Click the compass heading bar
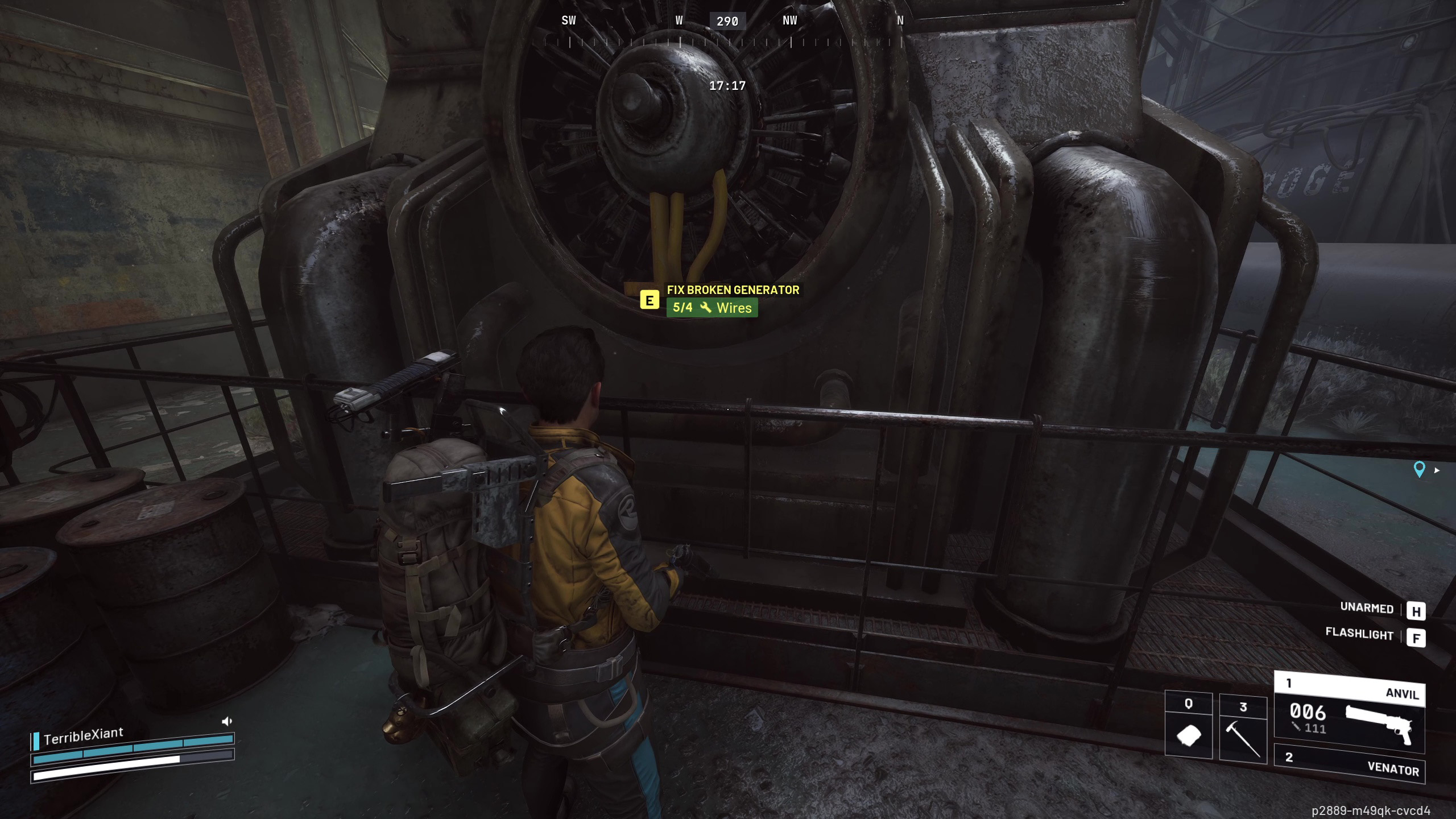 pos(727,31)
